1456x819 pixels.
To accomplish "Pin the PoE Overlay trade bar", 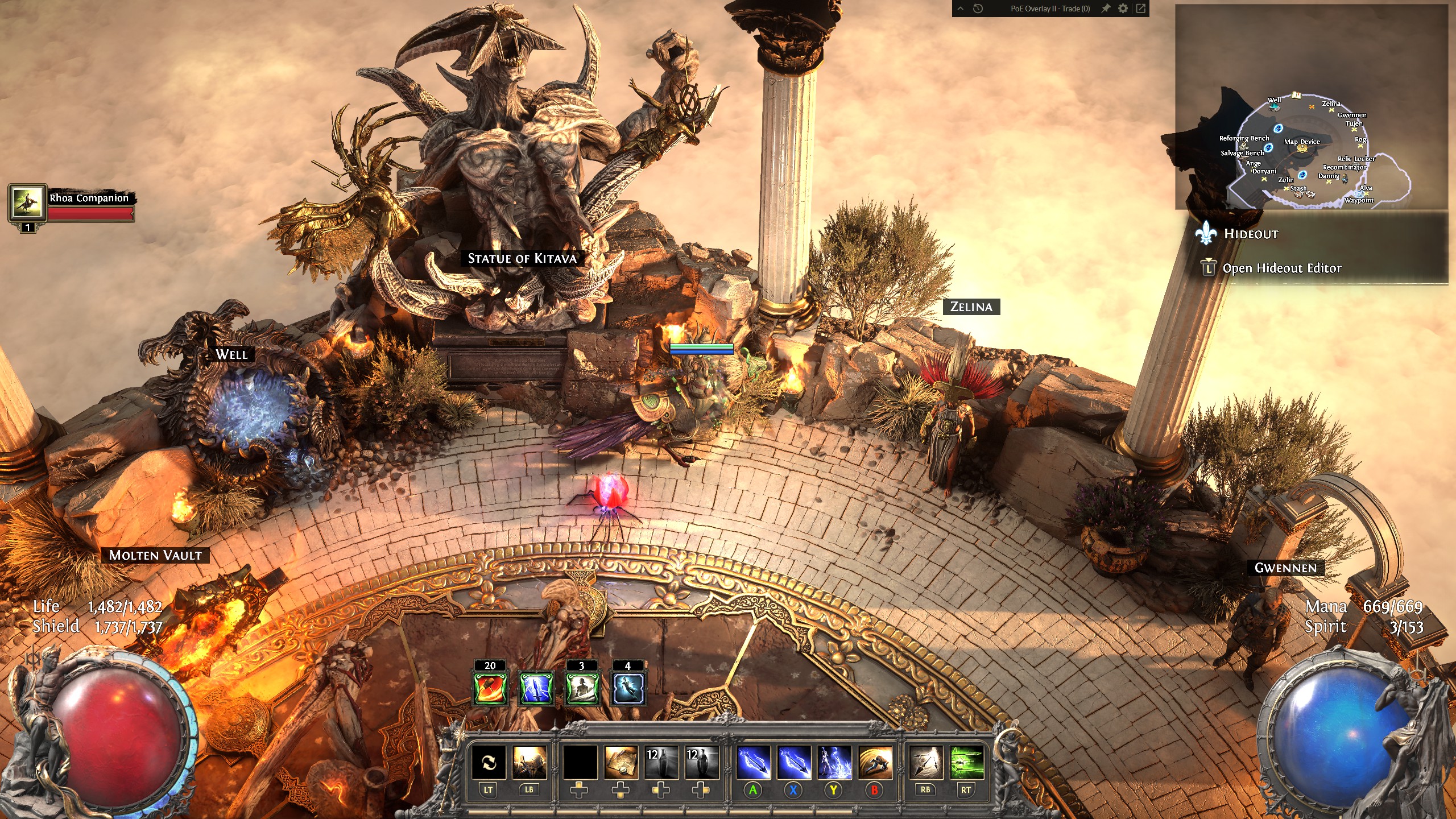I will pos(1105,9).
